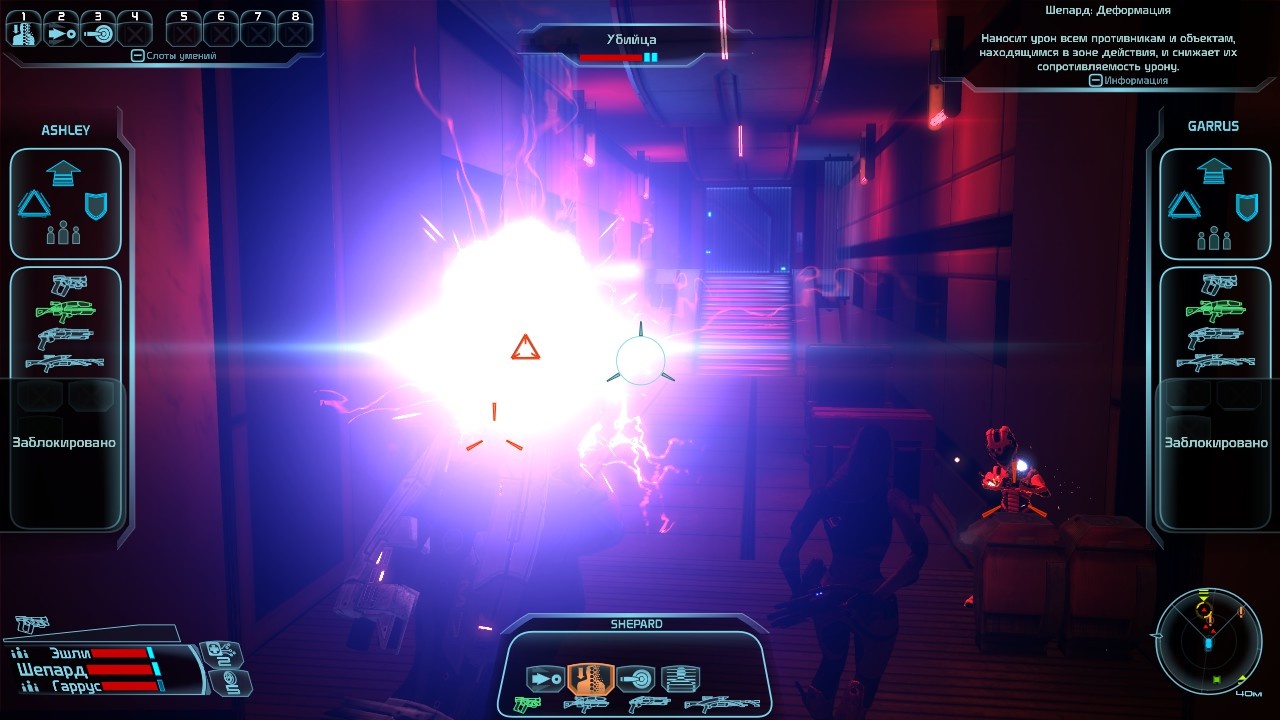Open the circular radar minimap
The image size is (1280, 720).
(1207, 639)
